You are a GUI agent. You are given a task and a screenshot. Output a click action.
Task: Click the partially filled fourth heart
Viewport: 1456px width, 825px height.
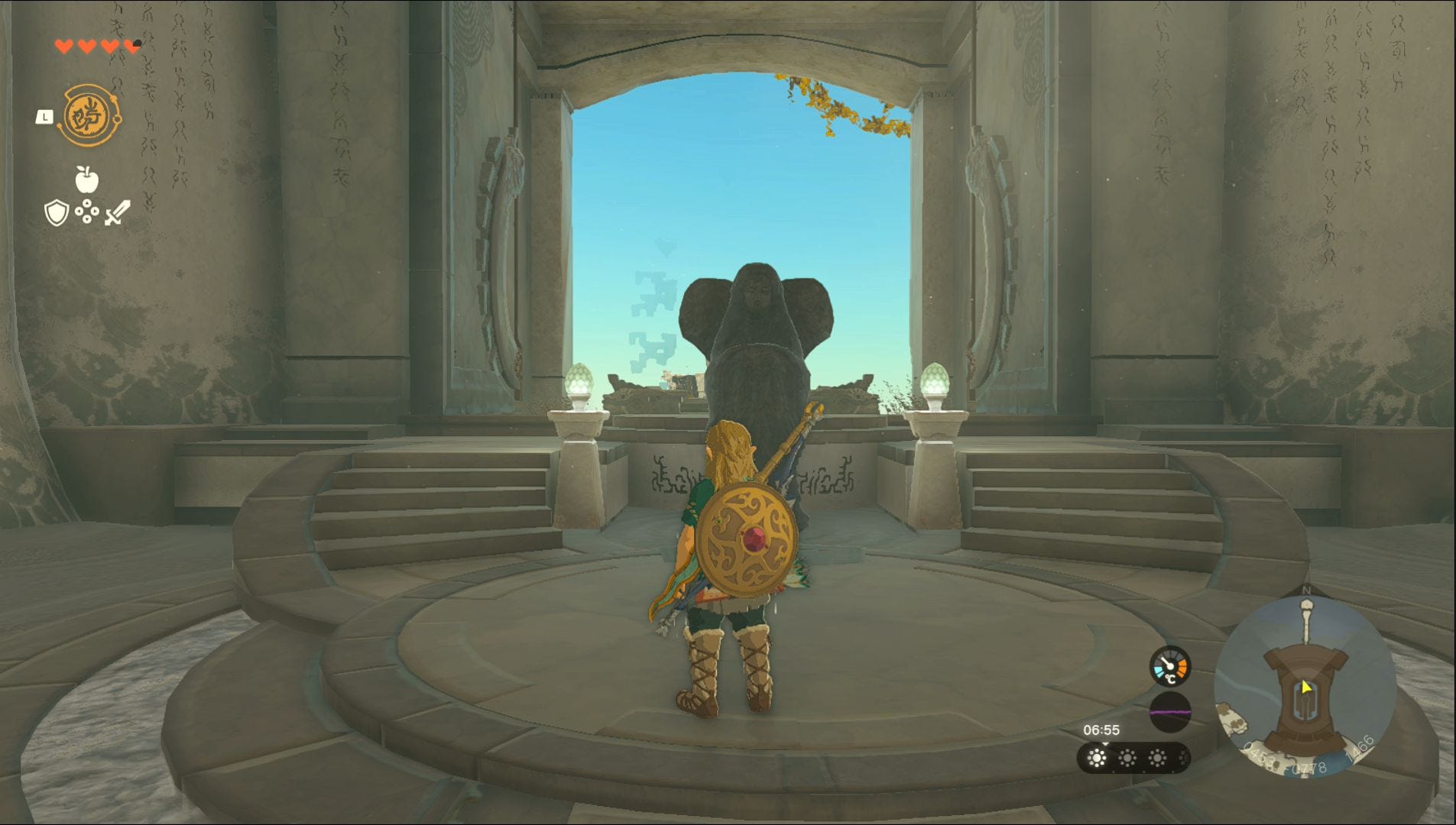point(131,46)
